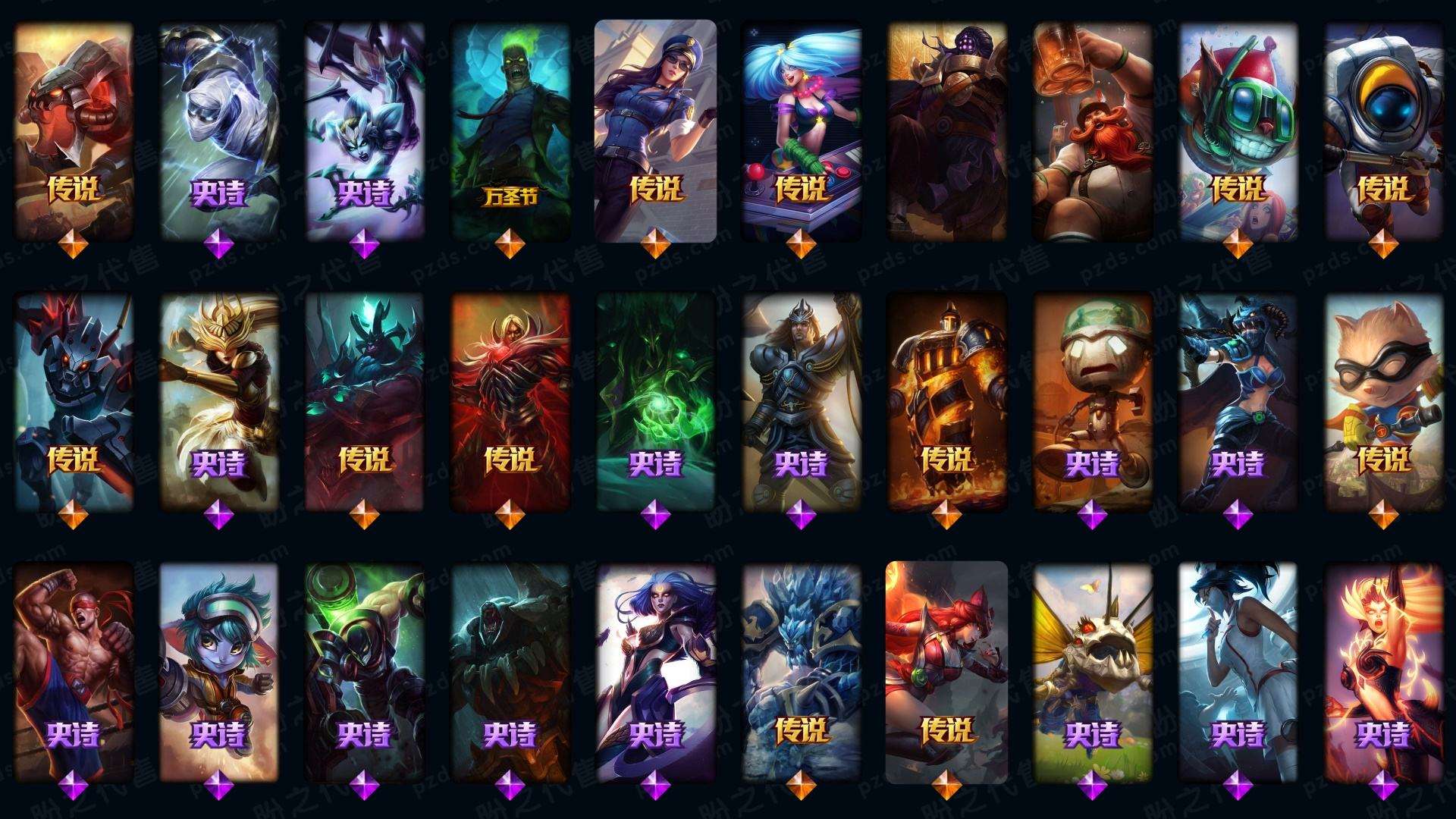
Task: Pick the blue mech robot skin card
Action: (x=74, y=402)
